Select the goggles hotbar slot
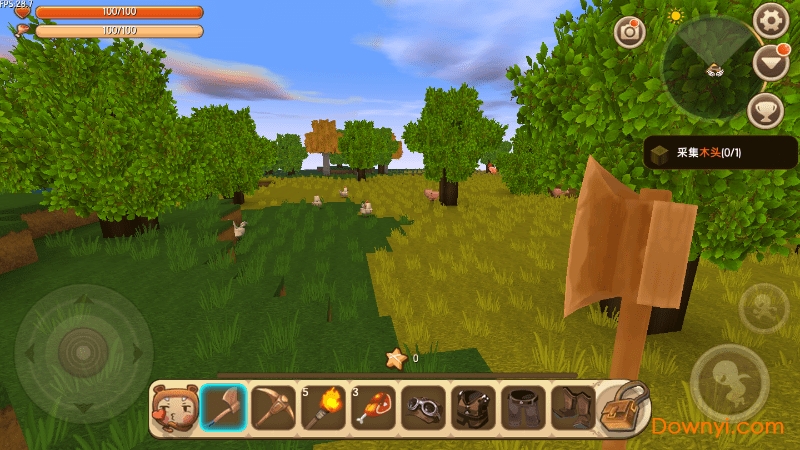Image resolution: width=800 pixels, height=450 pixels. [423, 408]
